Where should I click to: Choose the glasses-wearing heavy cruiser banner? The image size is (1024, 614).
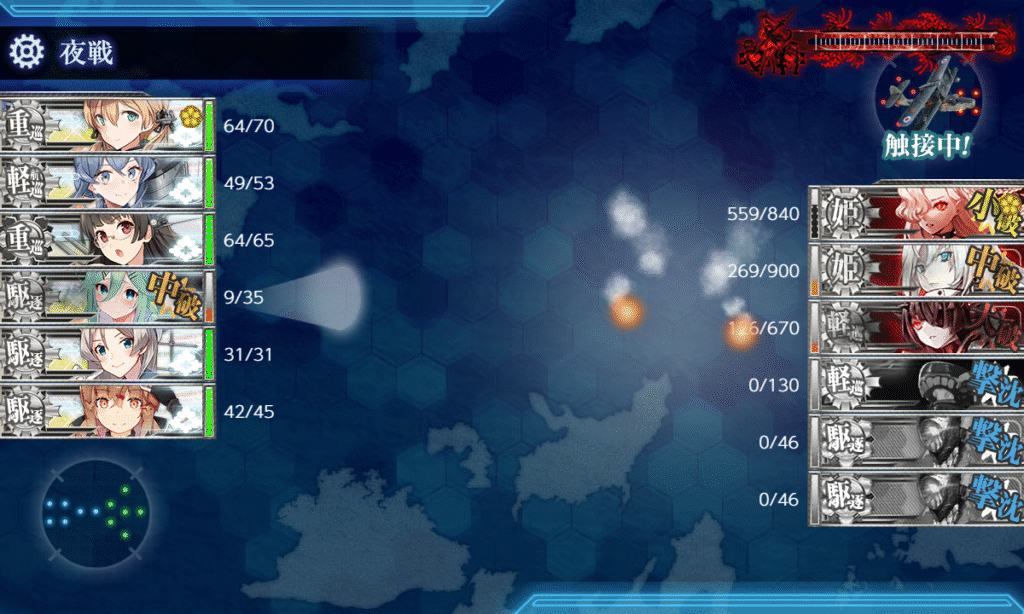pyautogui.click(x=108, y=240)
